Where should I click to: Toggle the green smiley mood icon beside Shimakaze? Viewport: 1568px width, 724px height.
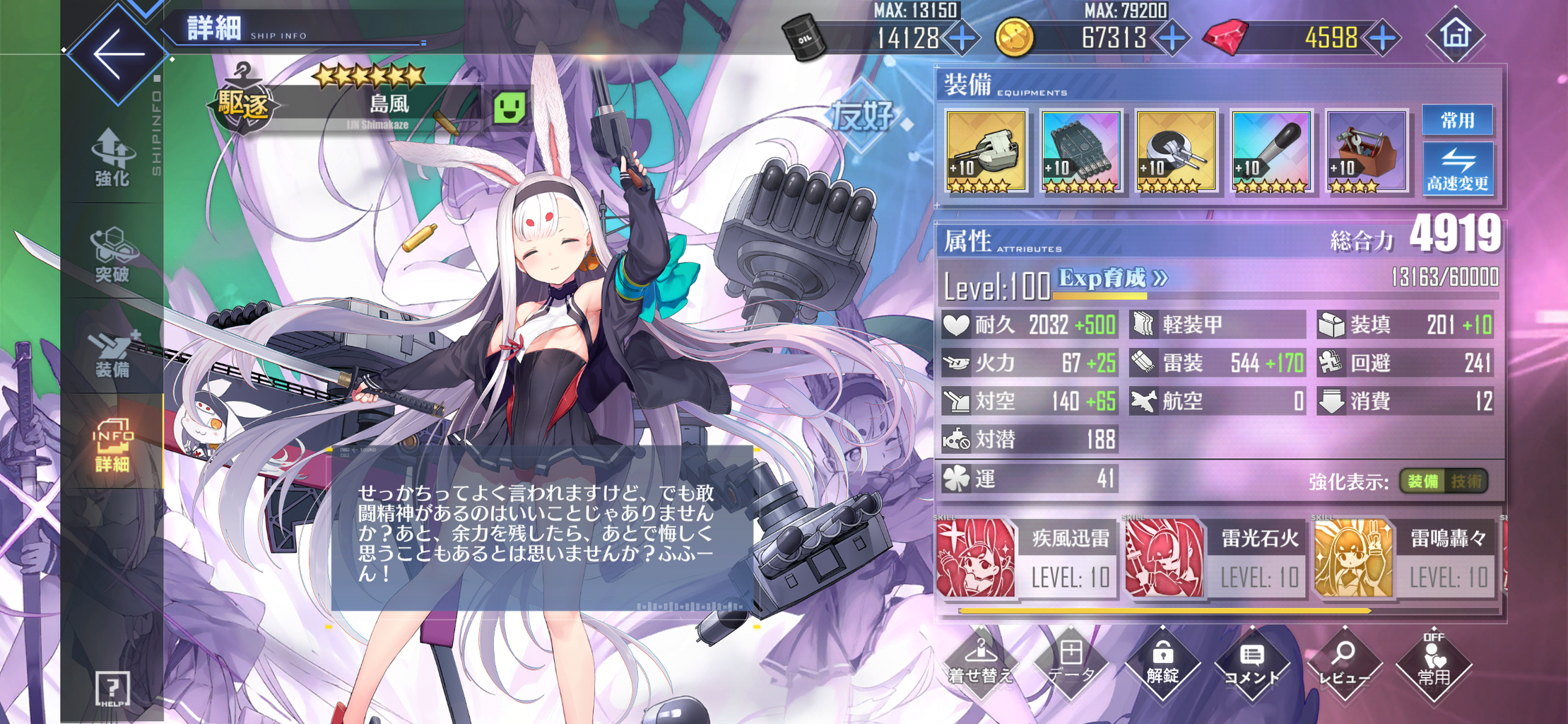[510, 107]
